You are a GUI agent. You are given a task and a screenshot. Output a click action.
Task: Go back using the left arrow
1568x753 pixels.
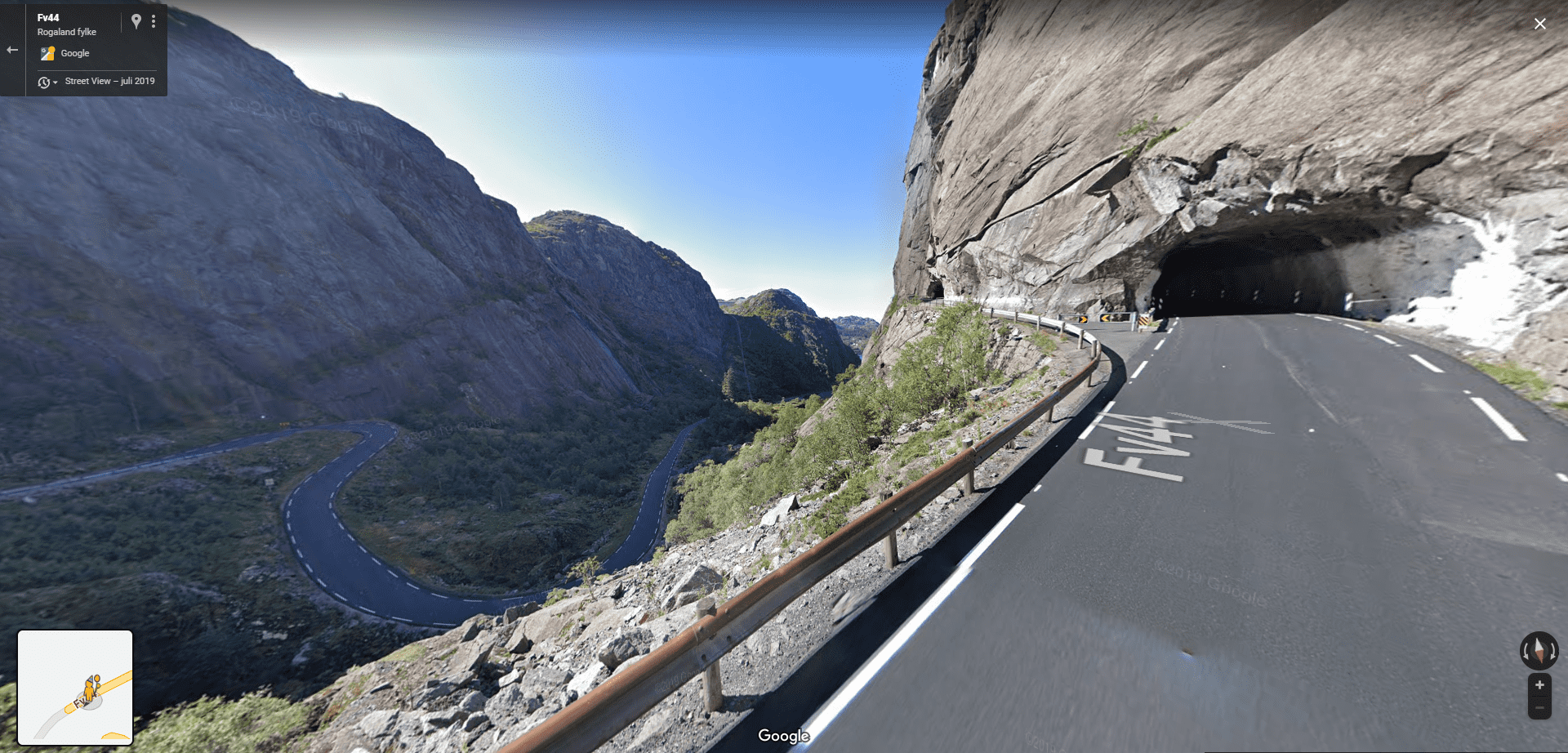(x=12, y=50)
